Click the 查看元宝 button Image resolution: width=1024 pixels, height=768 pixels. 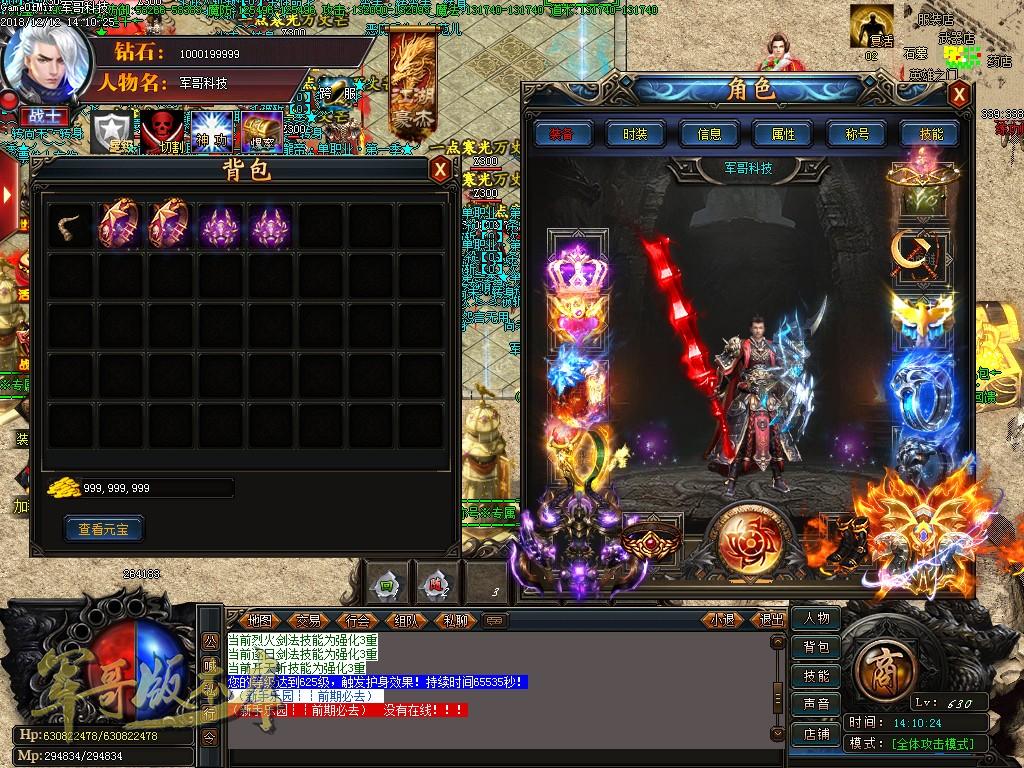[x=104, y=528]
